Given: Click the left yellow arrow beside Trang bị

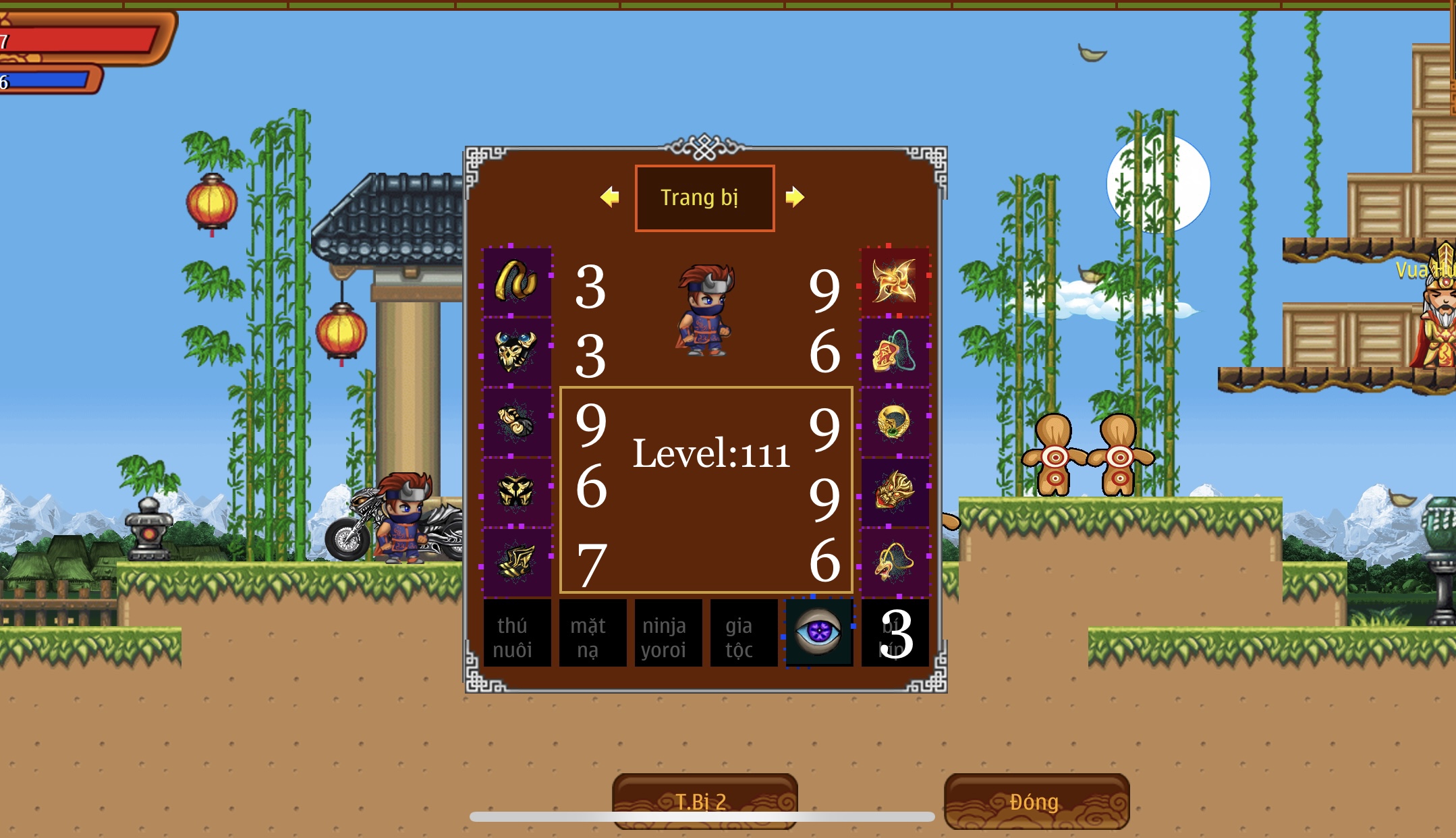Looking at the screenshot, I should (x=610, y=197).
